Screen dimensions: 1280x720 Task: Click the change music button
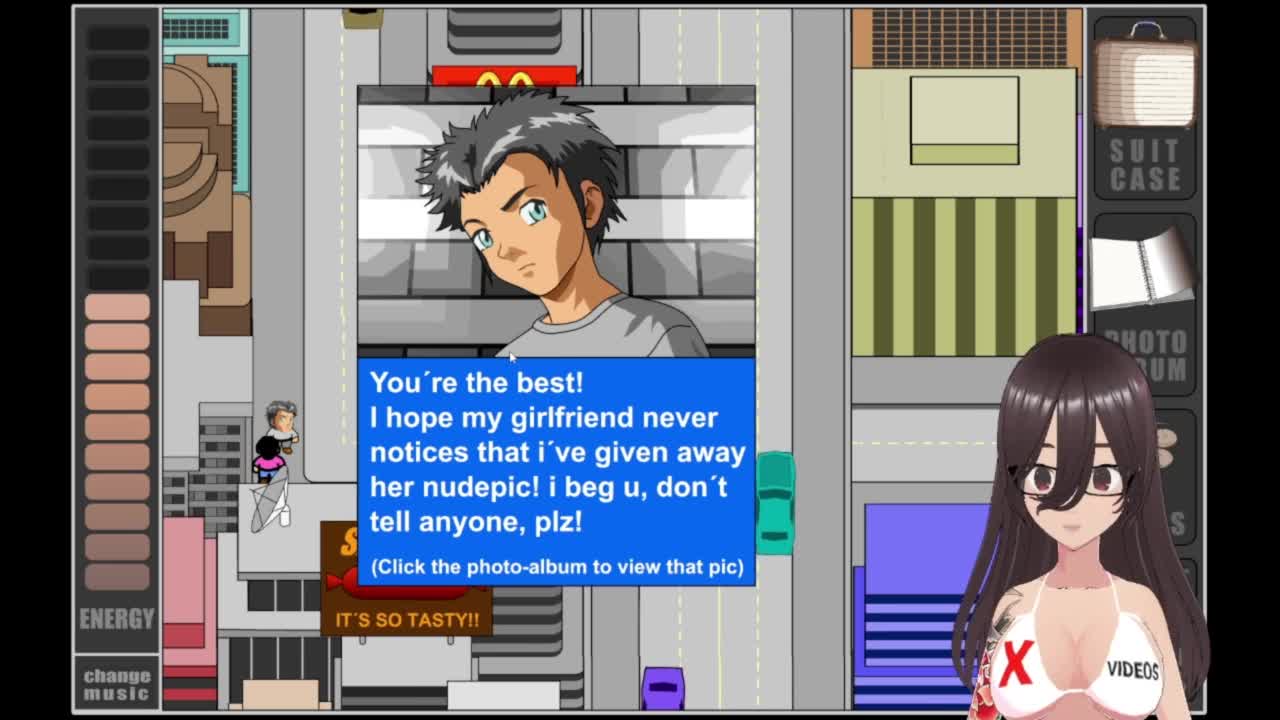click(x=117, y=684)
